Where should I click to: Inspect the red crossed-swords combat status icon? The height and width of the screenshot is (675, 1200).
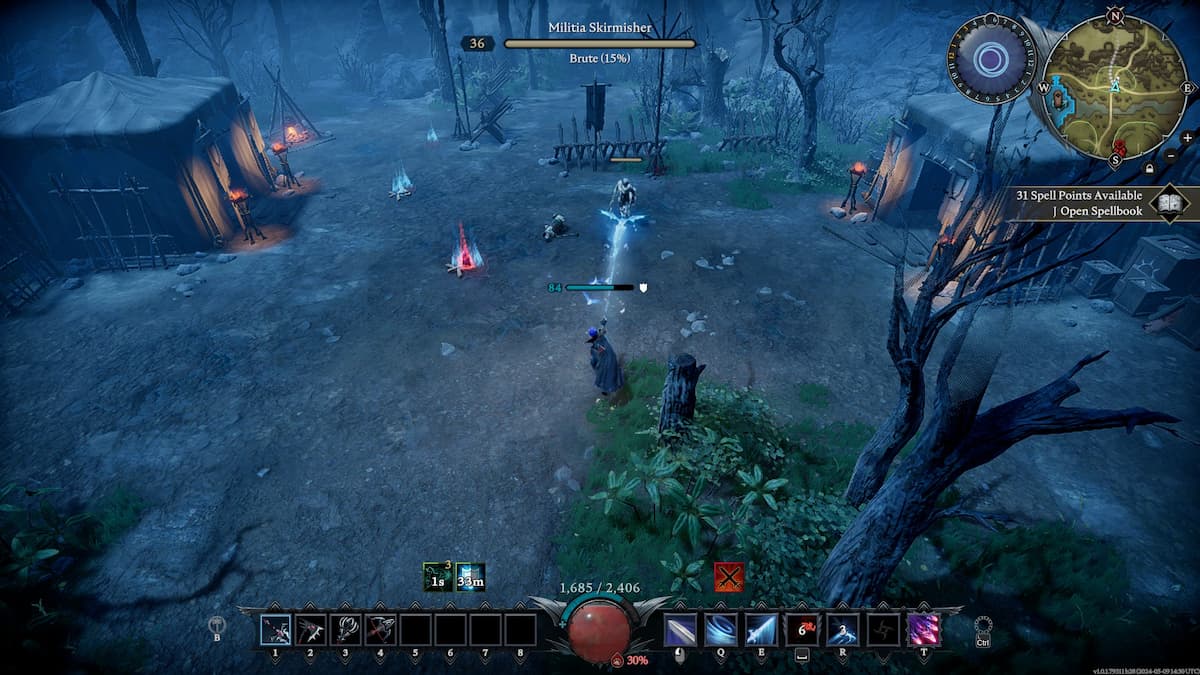coord(729,577)
